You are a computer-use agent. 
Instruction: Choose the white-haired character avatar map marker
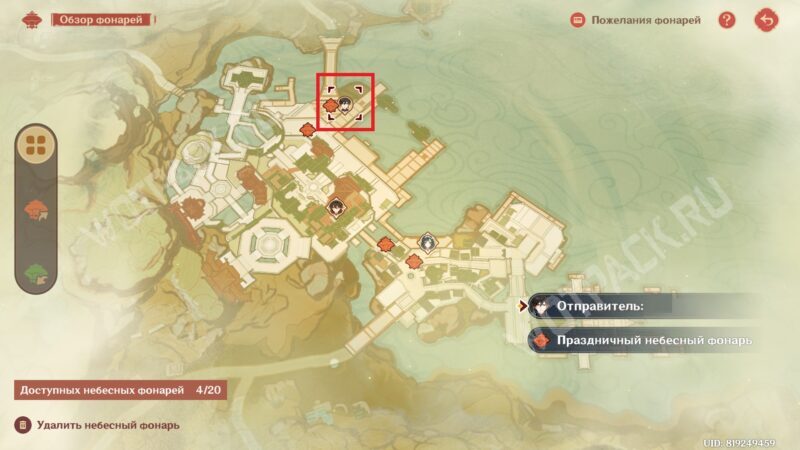tap(426, 241)
